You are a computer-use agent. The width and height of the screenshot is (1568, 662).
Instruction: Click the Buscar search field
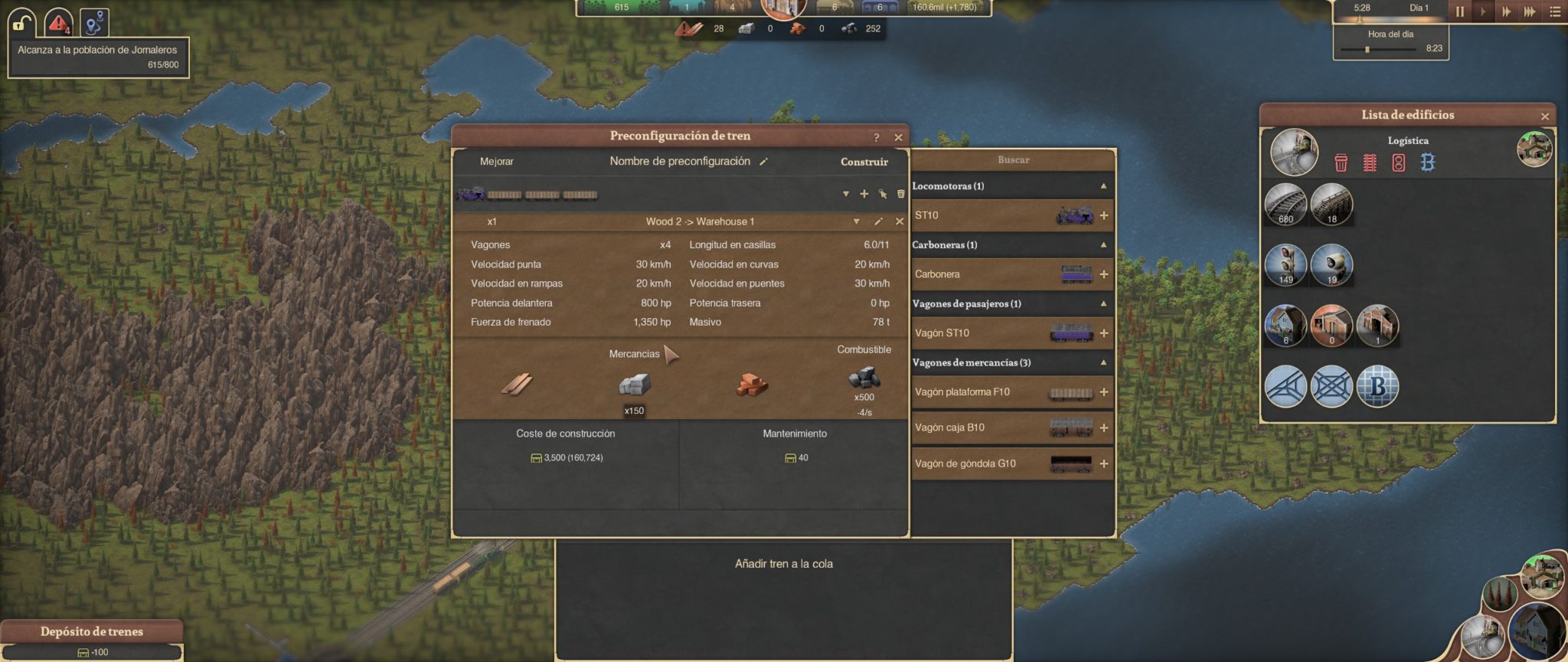point(1013,160)
